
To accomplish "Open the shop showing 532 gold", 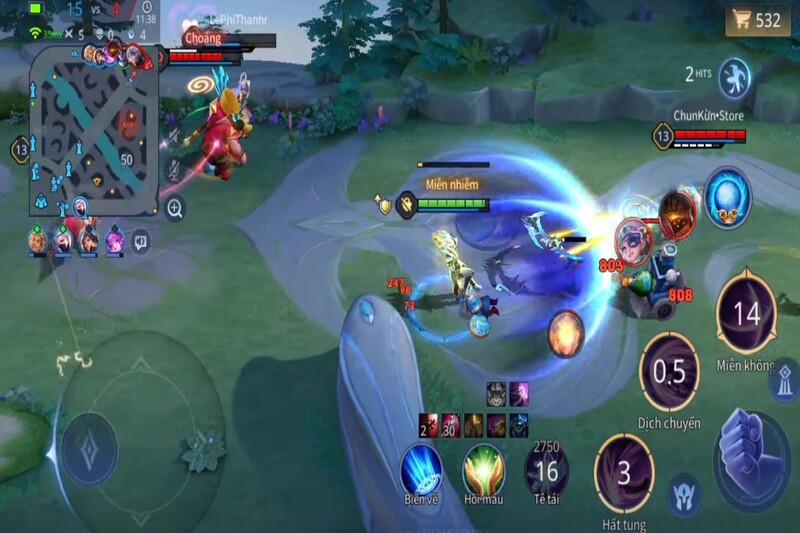I will 757,20.
